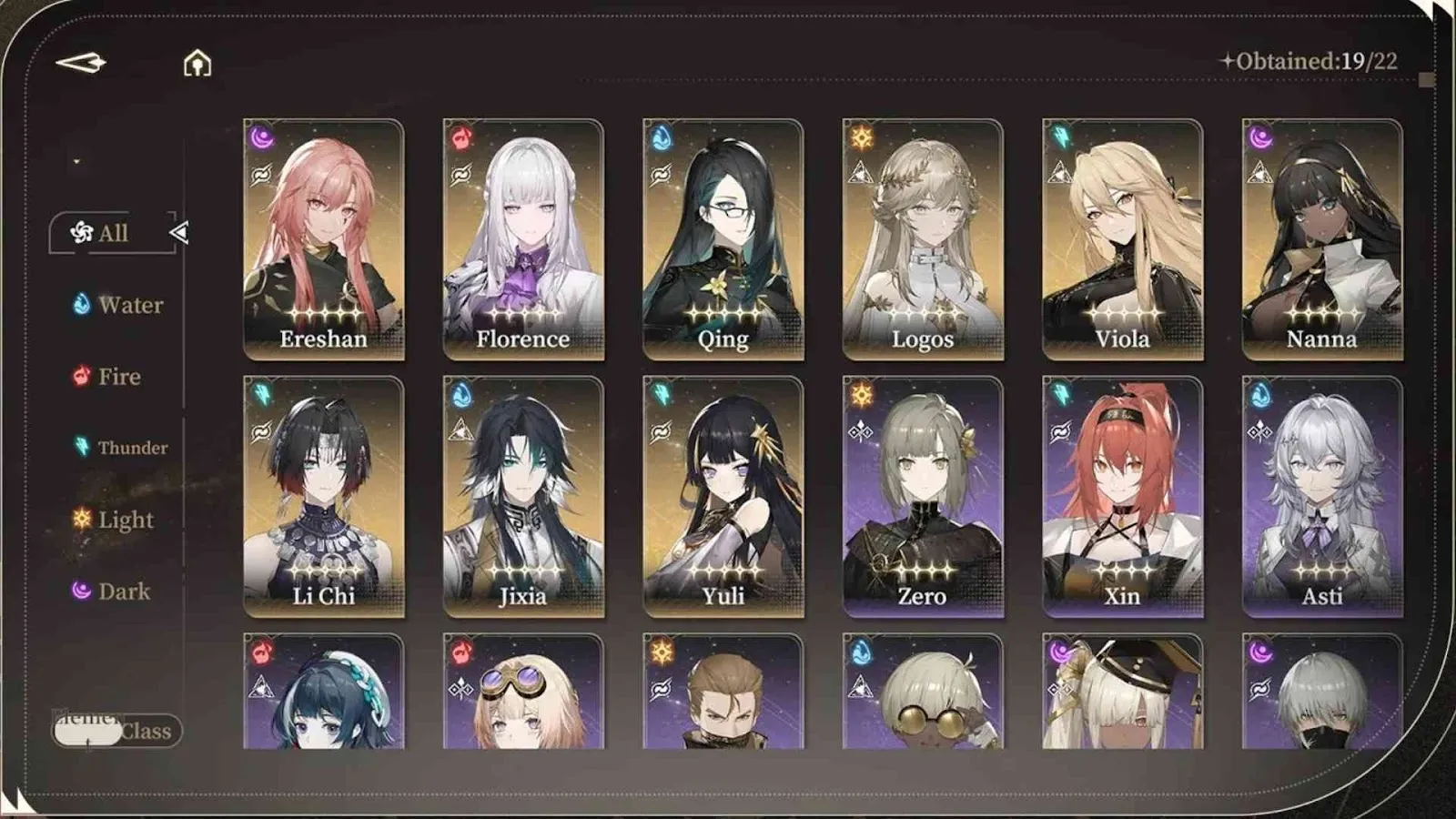1456x819 pixels.
Task: Pick the Nanna character card
Action: (x=1322, y=238)
